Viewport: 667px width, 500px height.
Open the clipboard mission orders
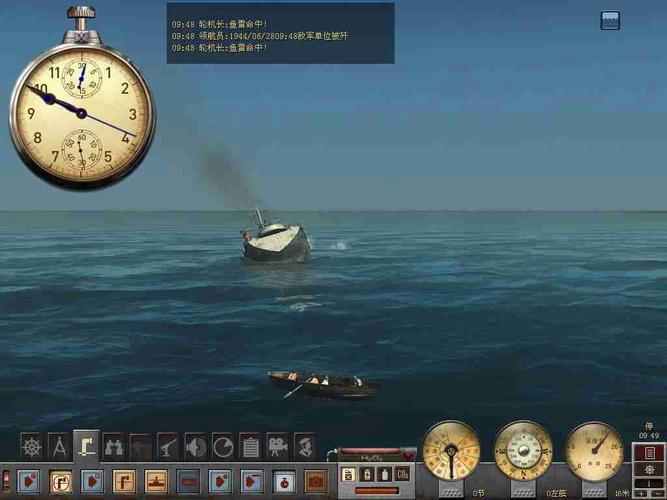tap(250, 446)
